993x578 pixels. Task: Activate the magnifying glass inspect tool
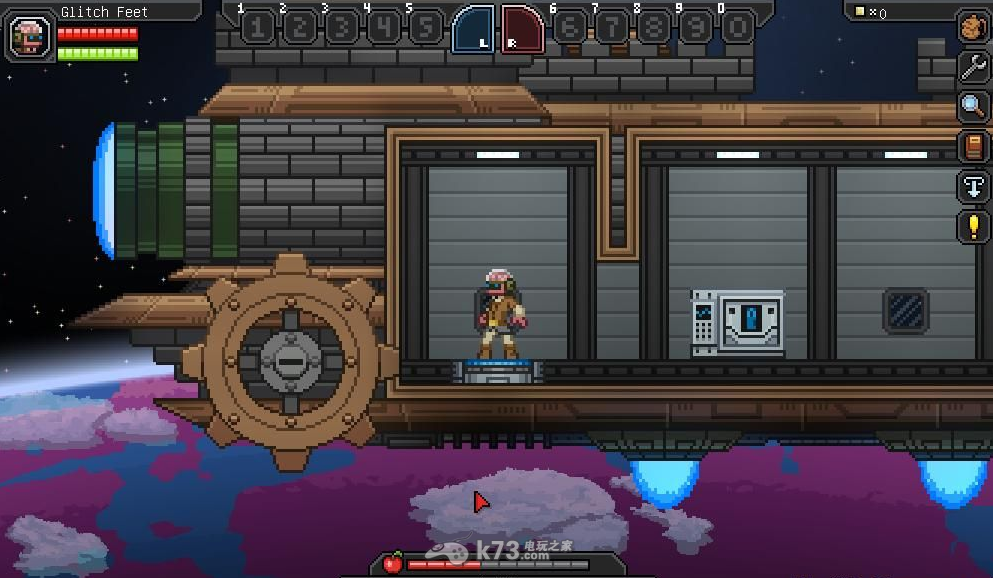pos(973,107)
